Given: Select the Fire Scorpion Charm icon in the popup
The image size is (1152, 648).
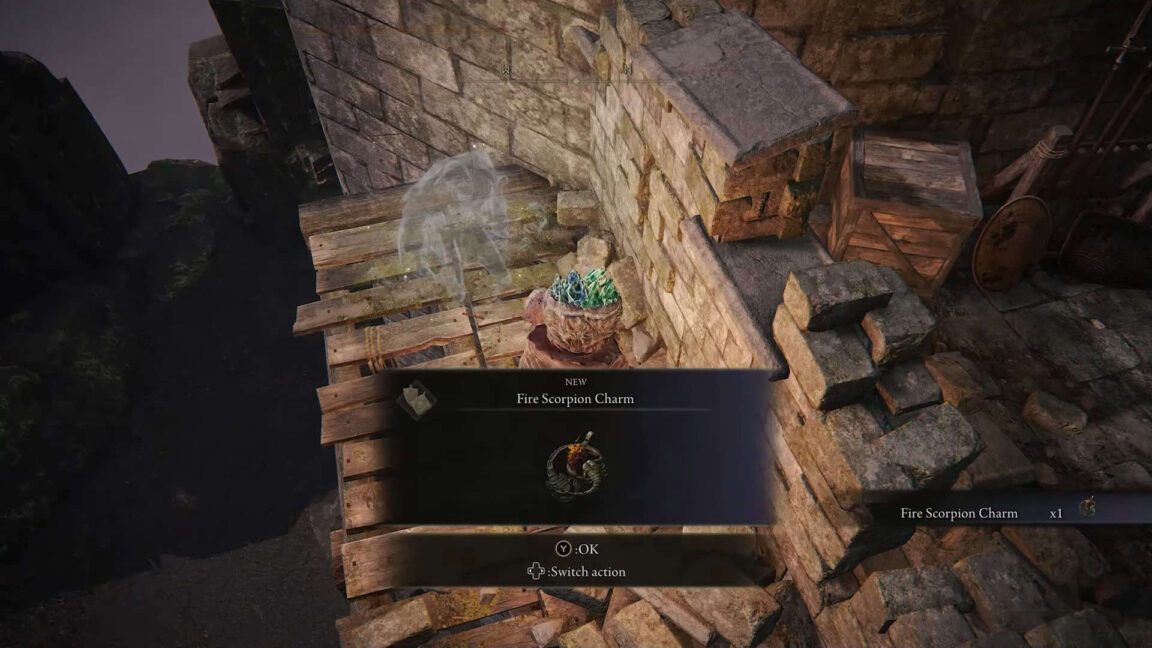Looking at the screenshot, I should 577,466.
